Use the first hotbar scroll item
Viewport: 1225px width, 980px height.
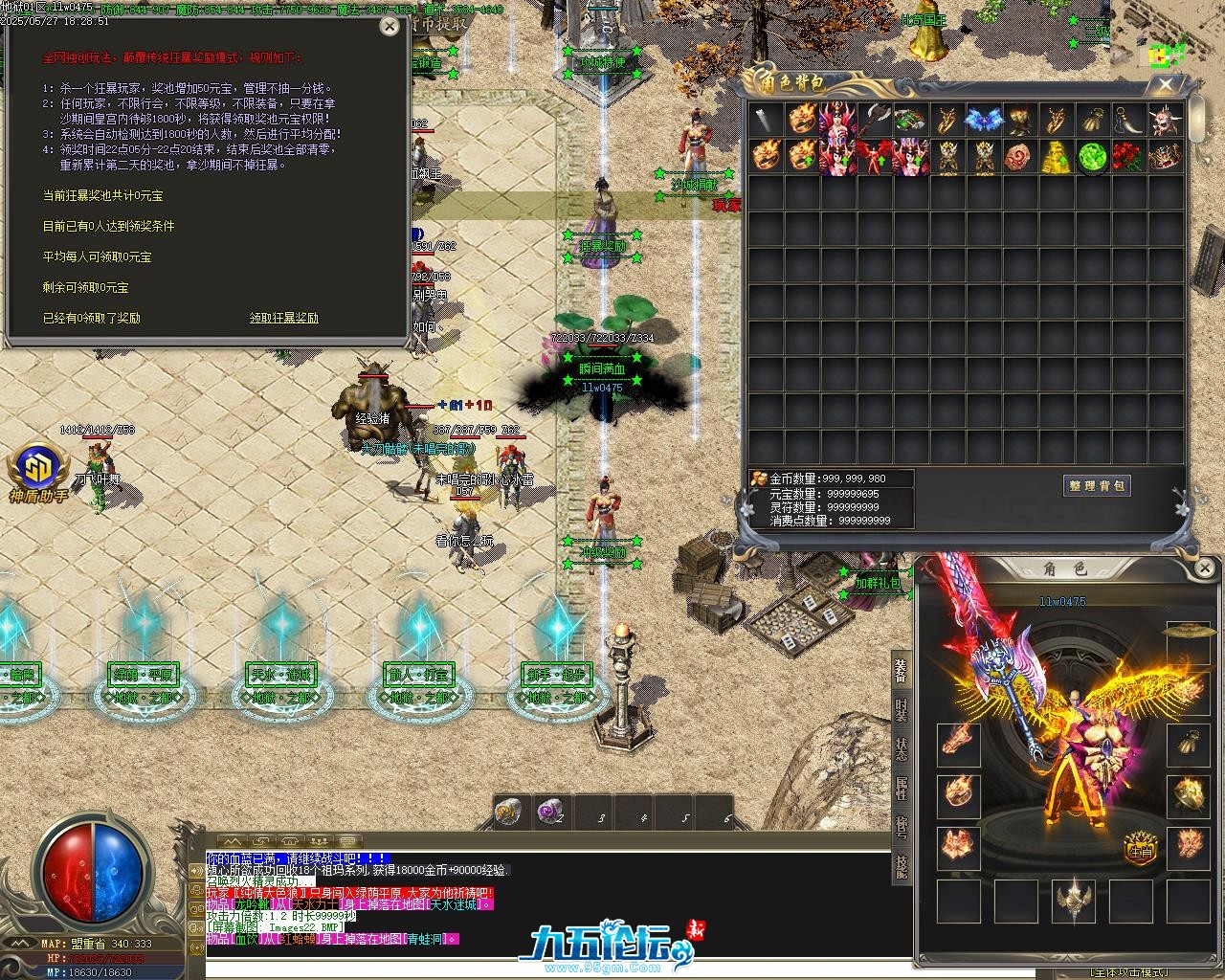pyautogui.click(x=507, y=813)
